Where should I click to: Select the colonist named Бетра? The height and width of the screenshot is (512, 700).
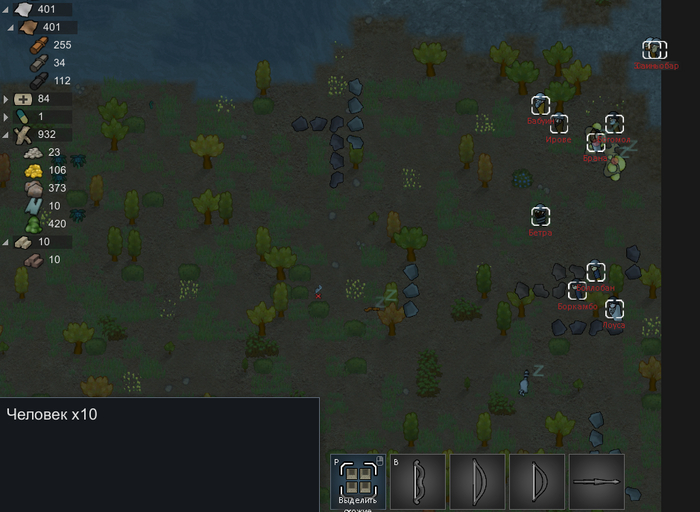[541, 216]
